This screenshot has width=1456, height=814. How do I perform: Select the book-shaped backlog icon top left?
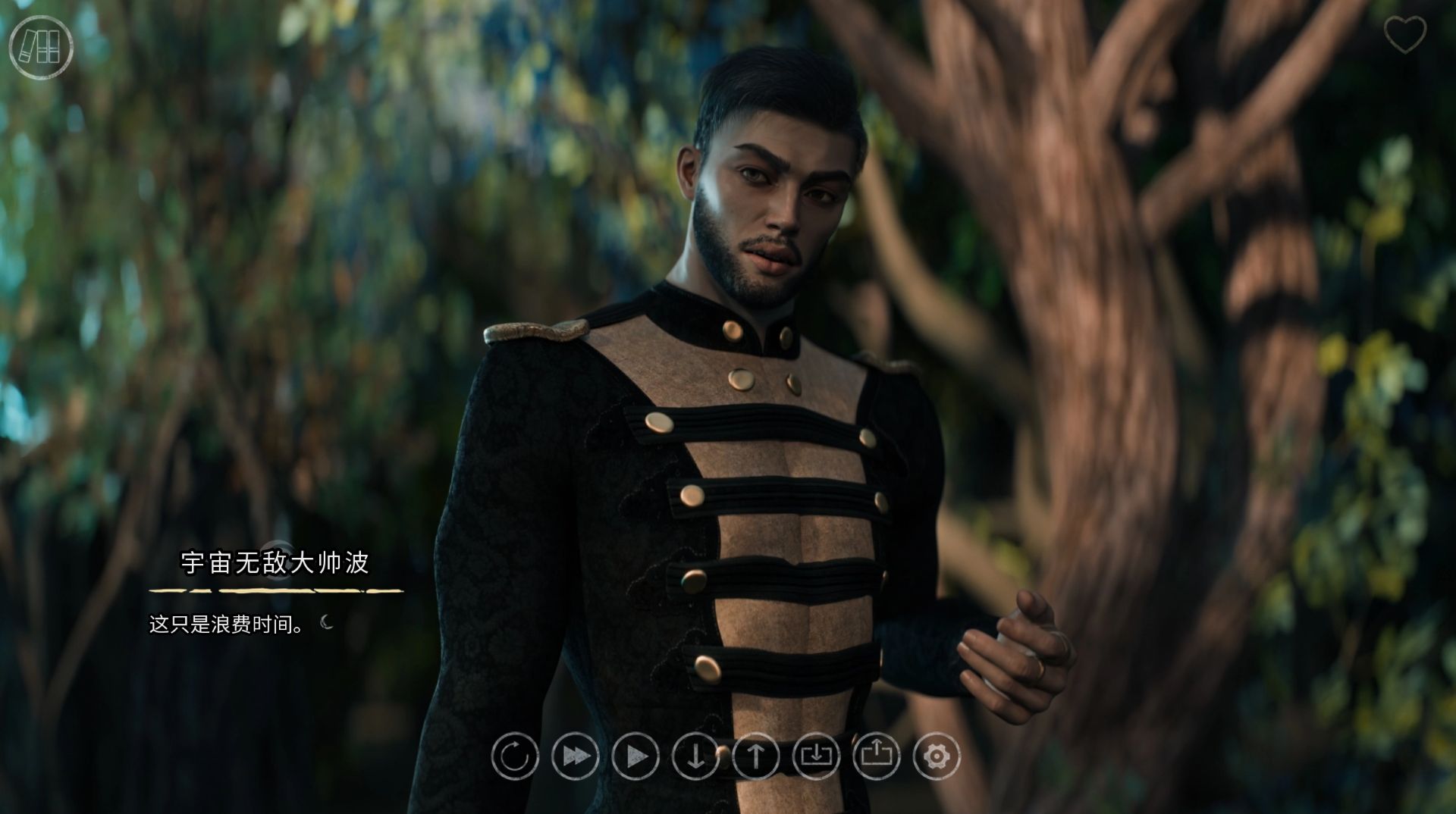42,48
